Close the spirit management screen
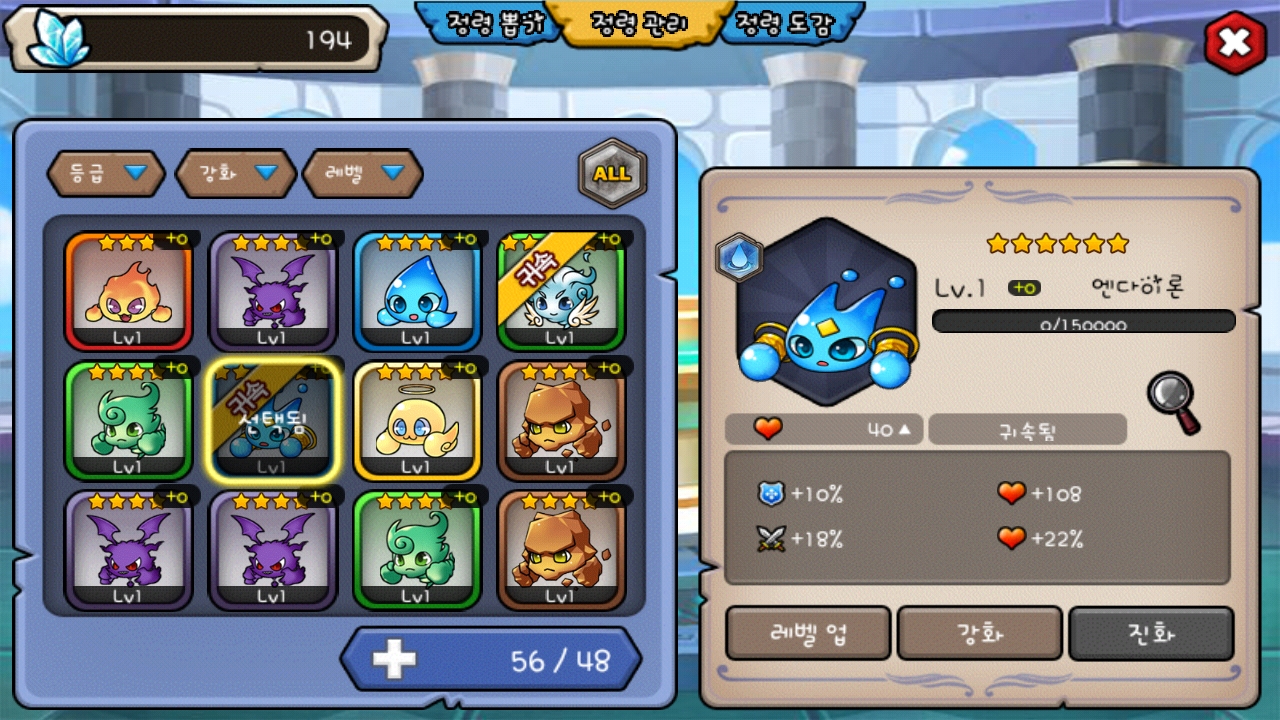 point(1236,42)
